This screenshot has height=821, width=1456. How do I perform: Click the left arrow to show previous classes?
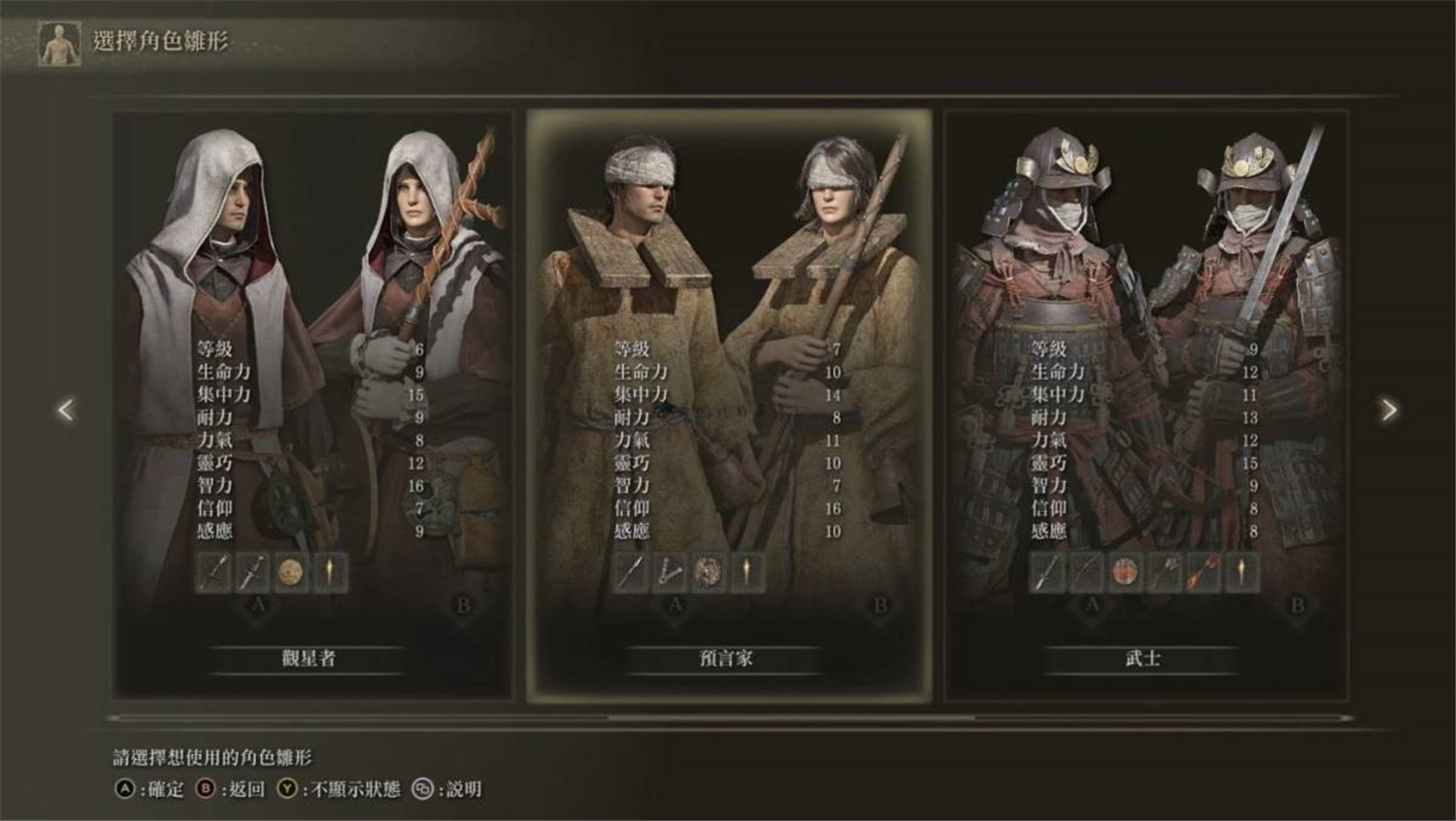point(65,410)
